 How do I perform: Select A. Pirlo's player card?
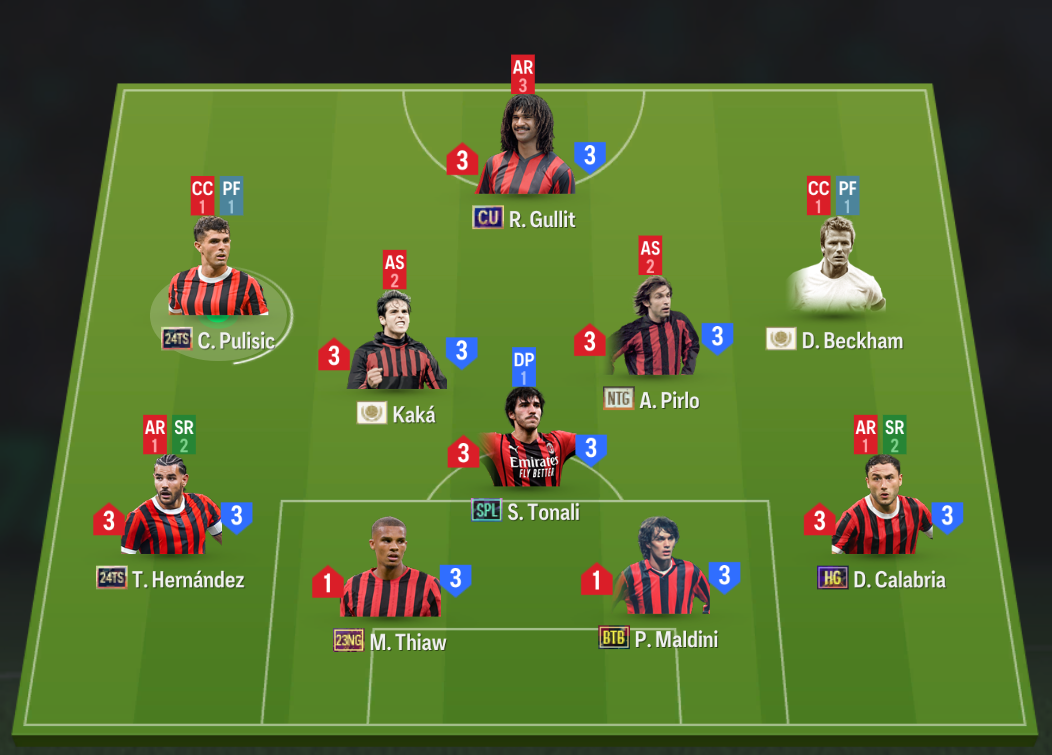(652, 335)
